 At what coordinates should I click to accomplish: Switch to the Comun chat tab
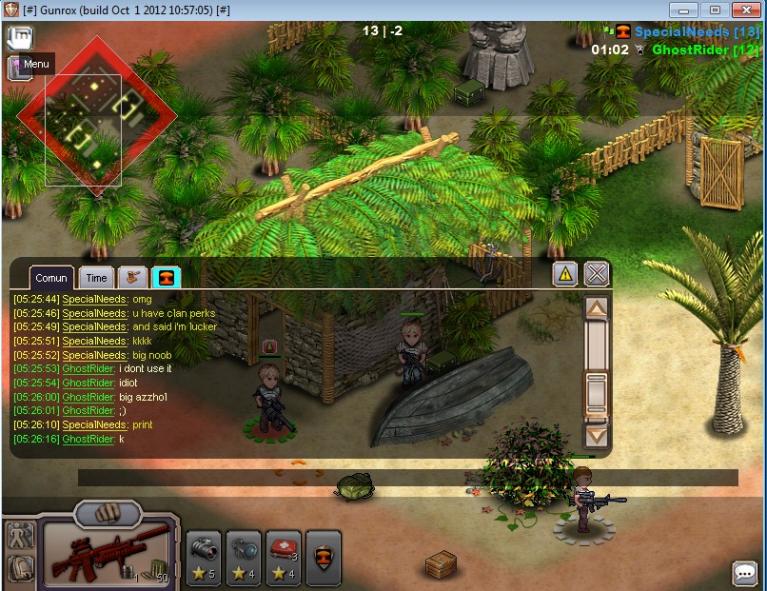[x=51, y=278]
